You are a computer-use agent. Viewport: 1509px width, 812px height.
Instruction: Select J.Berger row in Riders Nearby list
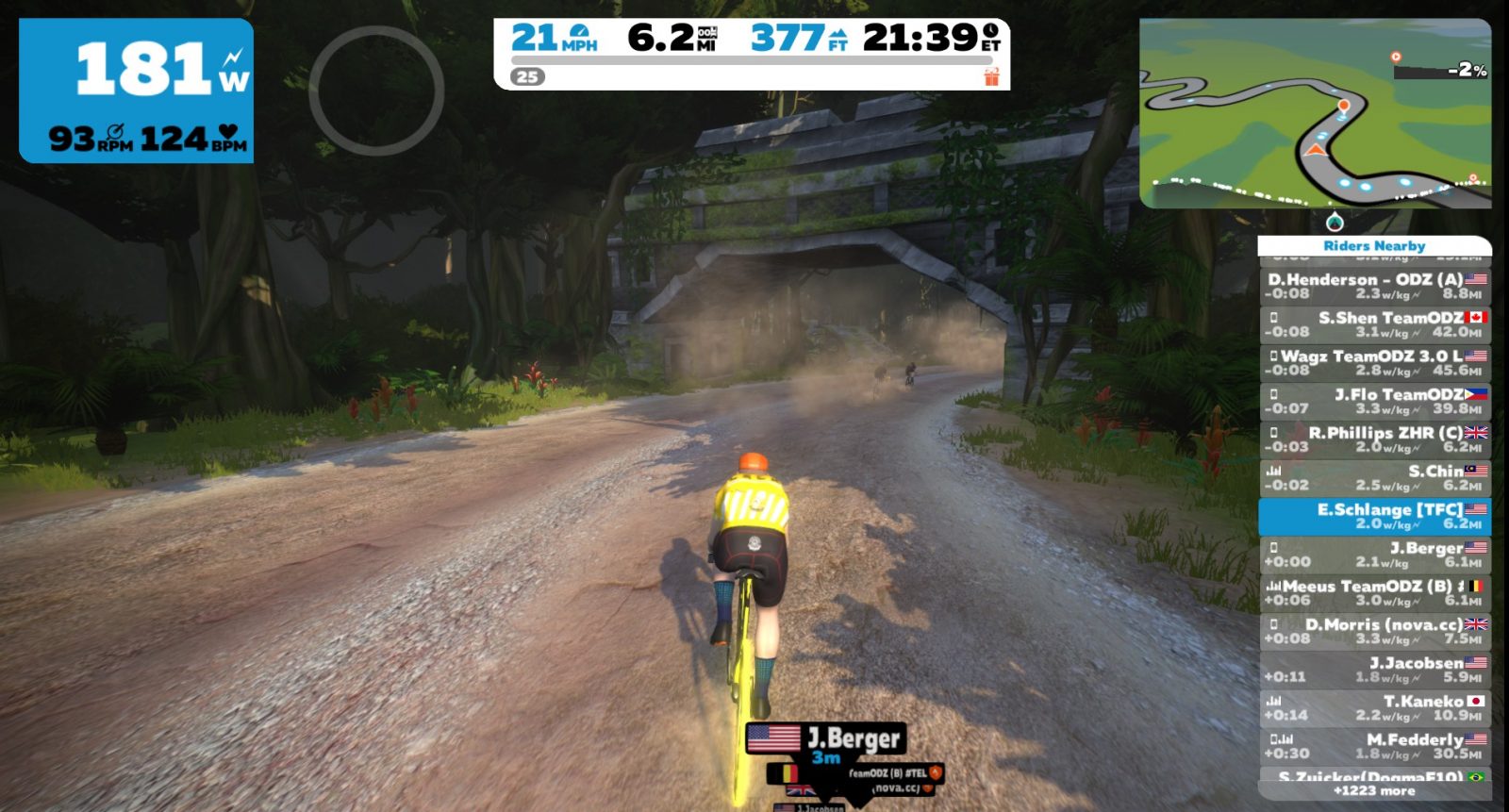[1374, 555]
